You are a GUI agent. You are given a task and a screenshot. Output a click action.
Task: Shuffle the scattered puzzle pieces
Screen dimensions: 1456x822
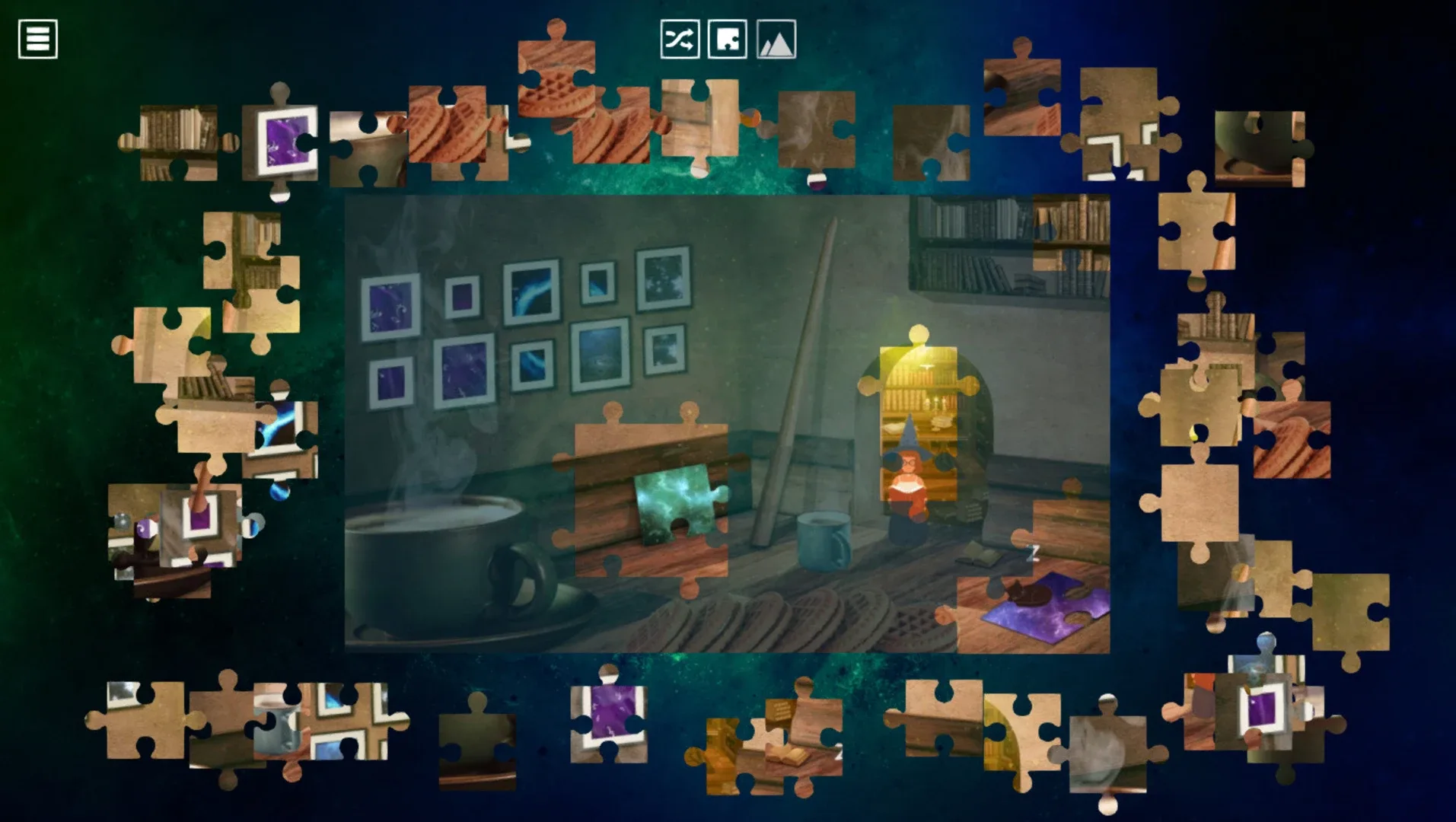click(x=681, y=40)
